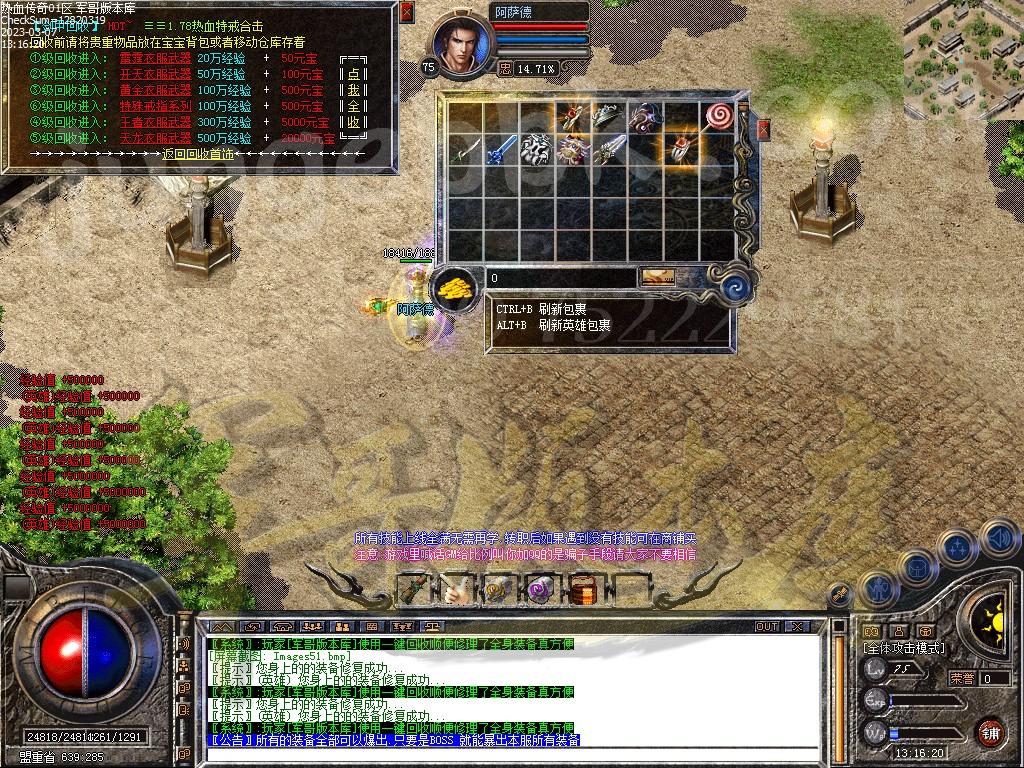The height and width of the screenshot is (768, 1024).
Task: Close the recycling dialog with the red X
Action: click(406, 13)
